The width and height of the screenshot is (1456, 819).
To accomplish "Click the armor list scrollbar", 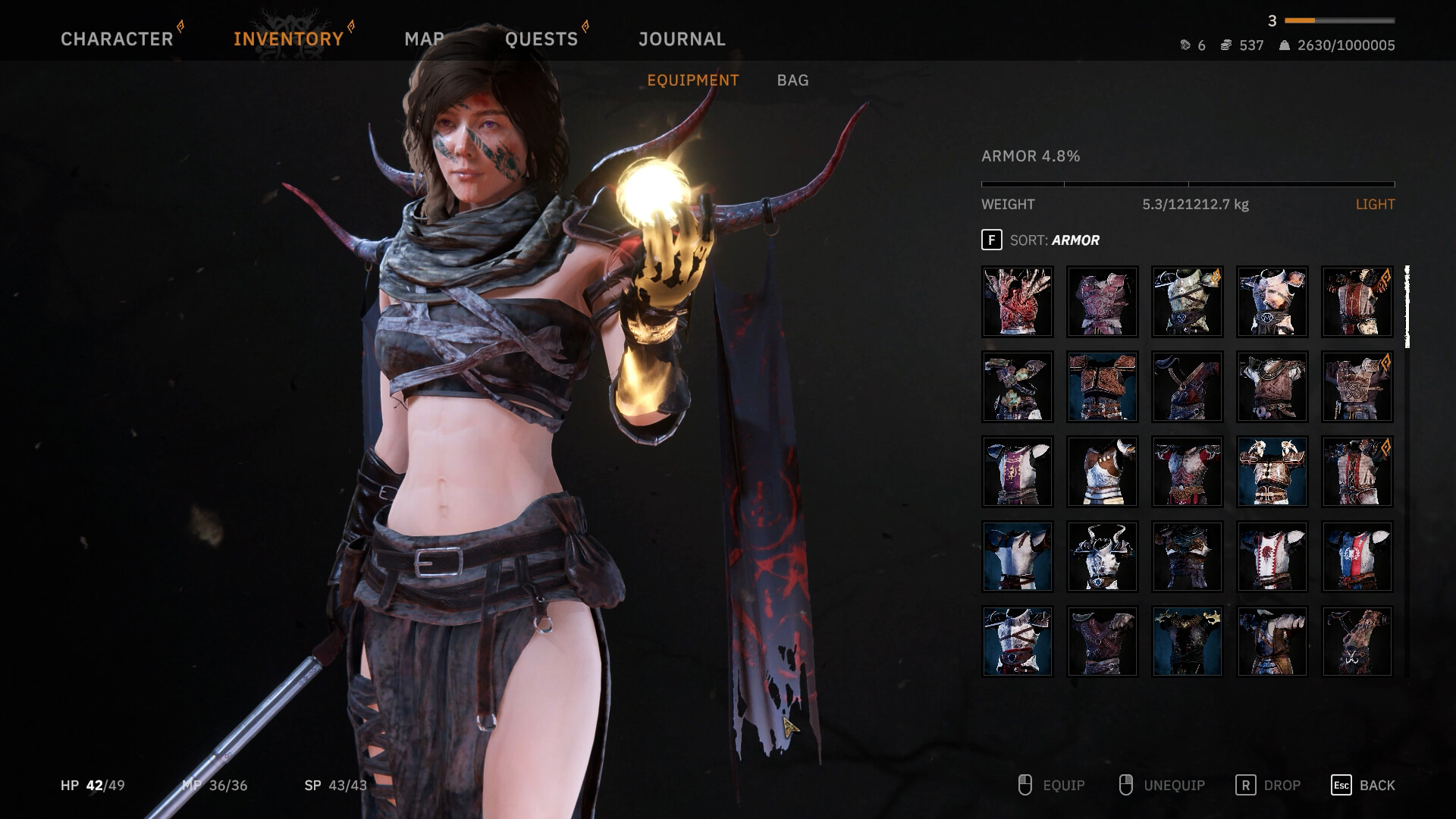I will tap(1407, 307).
